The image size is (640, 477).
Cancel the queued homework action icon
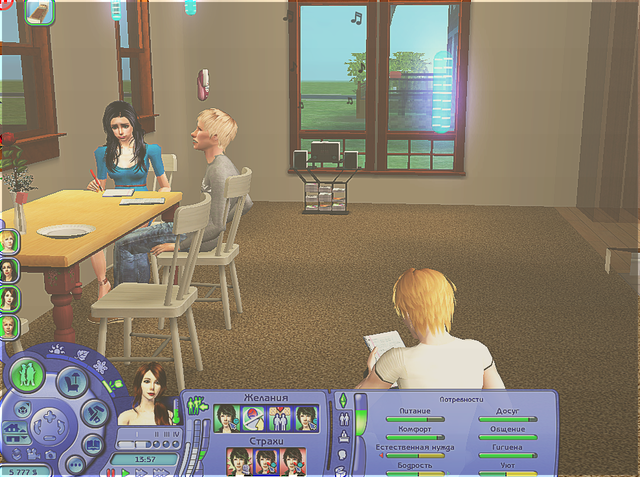click(39, 12)
